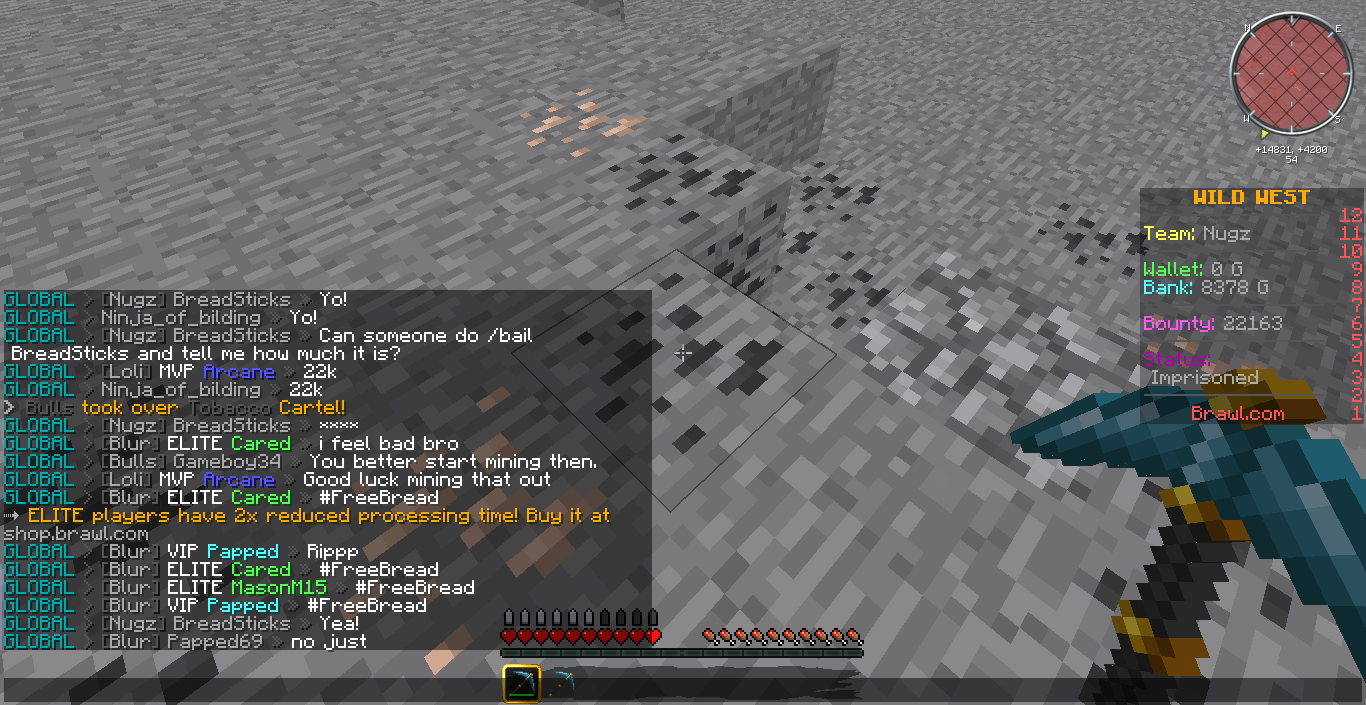Select the highlighted diamond pickaxe hotbar slot
The image size is (1366, 705).
pos(521,685)
